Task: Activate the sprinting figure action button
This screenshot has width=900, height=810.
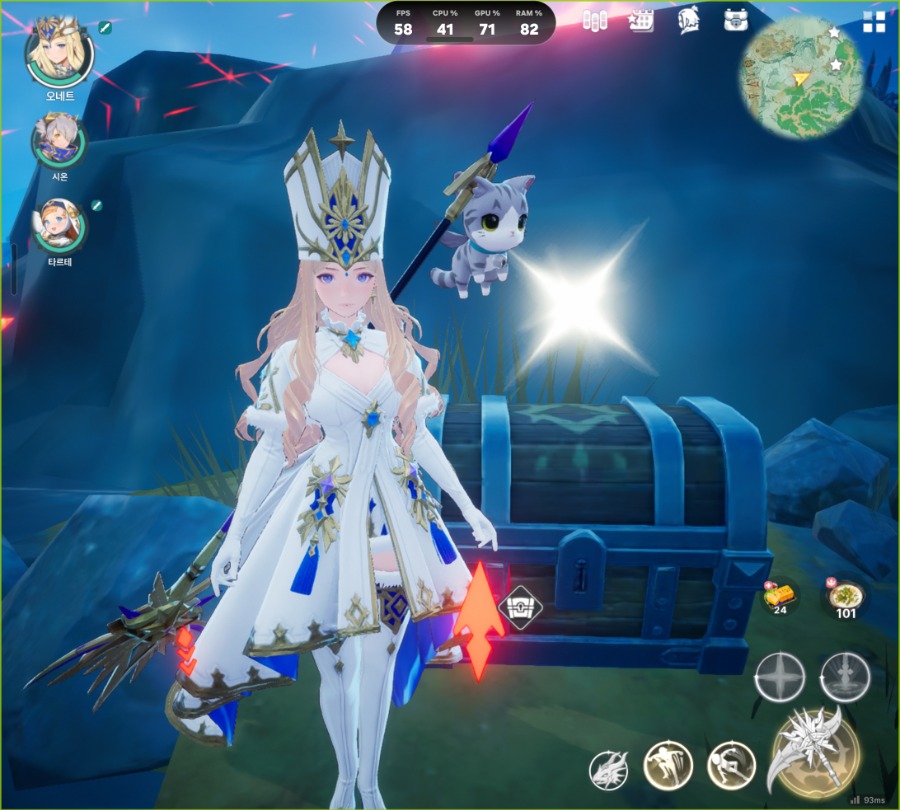Action: pyautogui.click(x=667, y=765)
